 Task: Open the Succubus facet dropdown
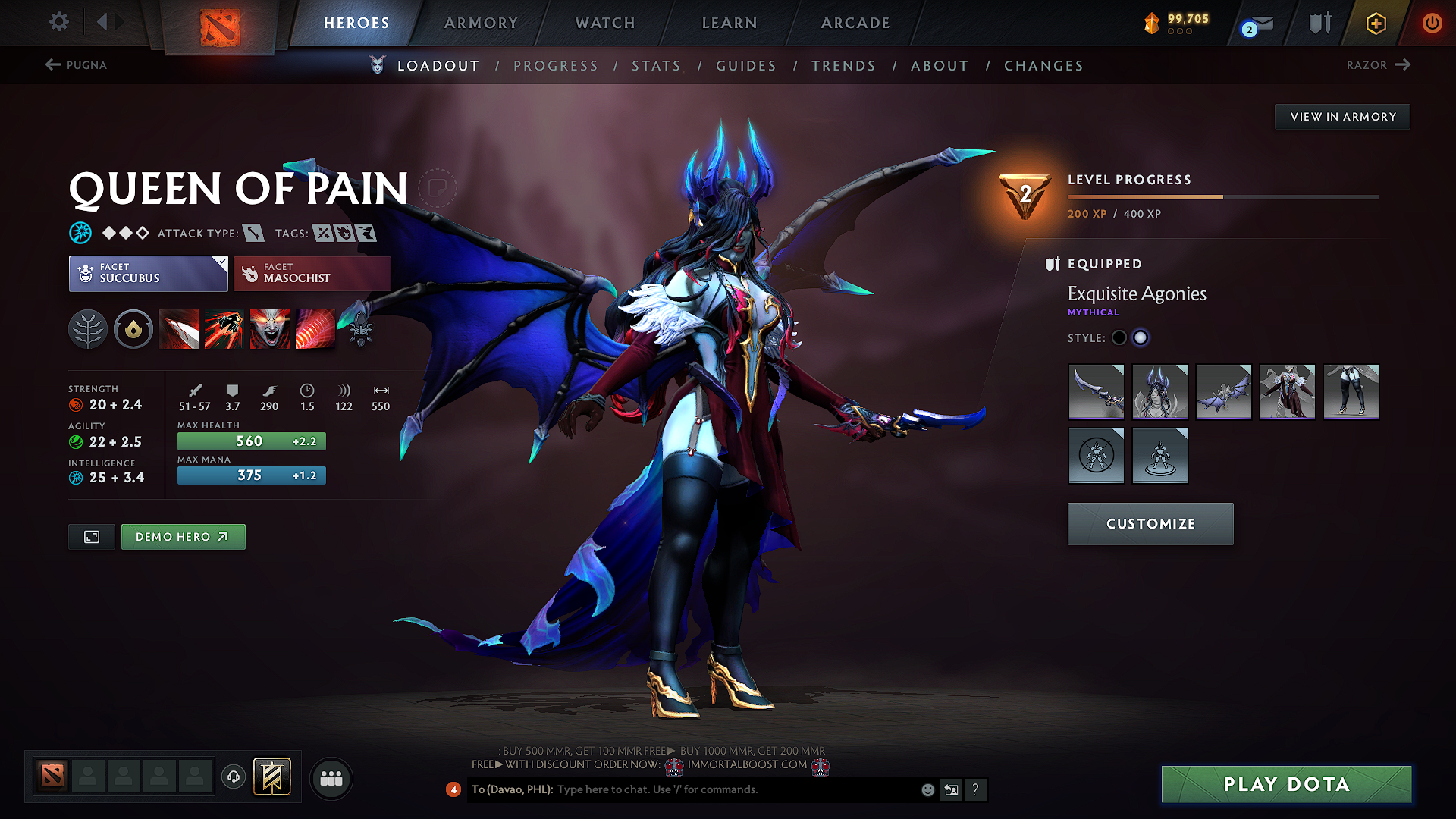coord(148,274)
